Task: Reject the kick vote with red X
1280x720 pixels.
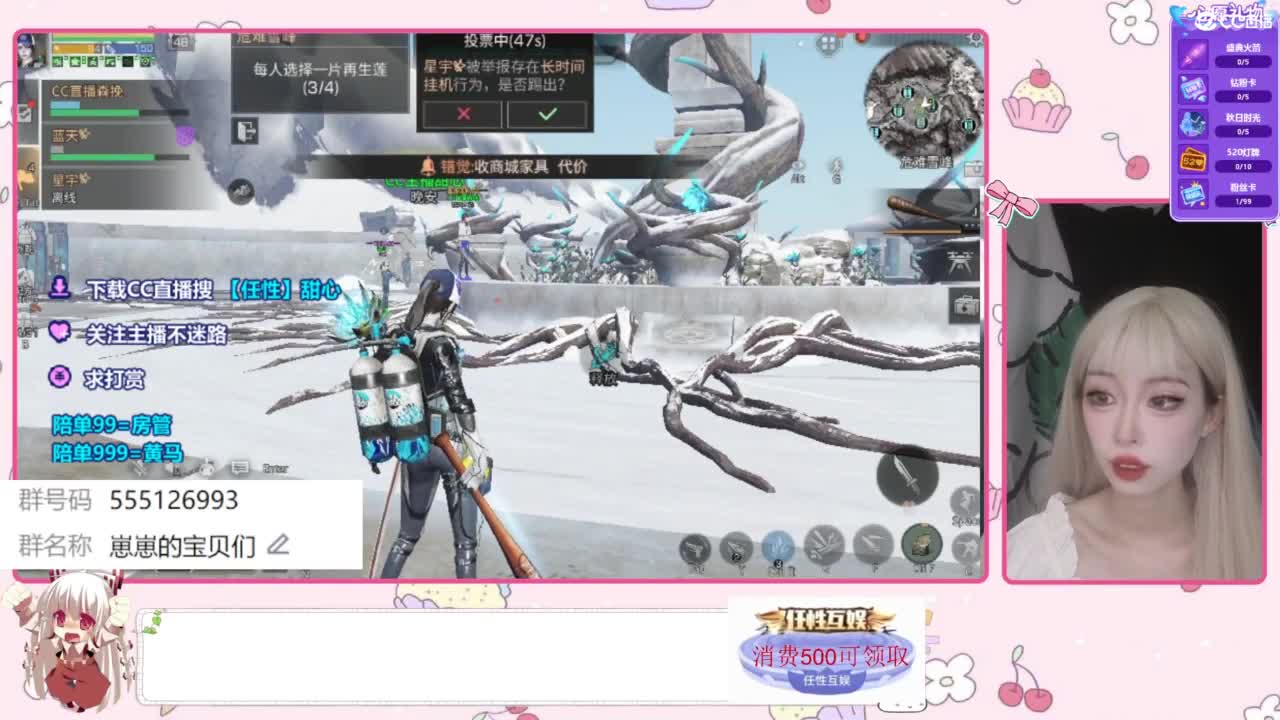Action: coord(461,116)
